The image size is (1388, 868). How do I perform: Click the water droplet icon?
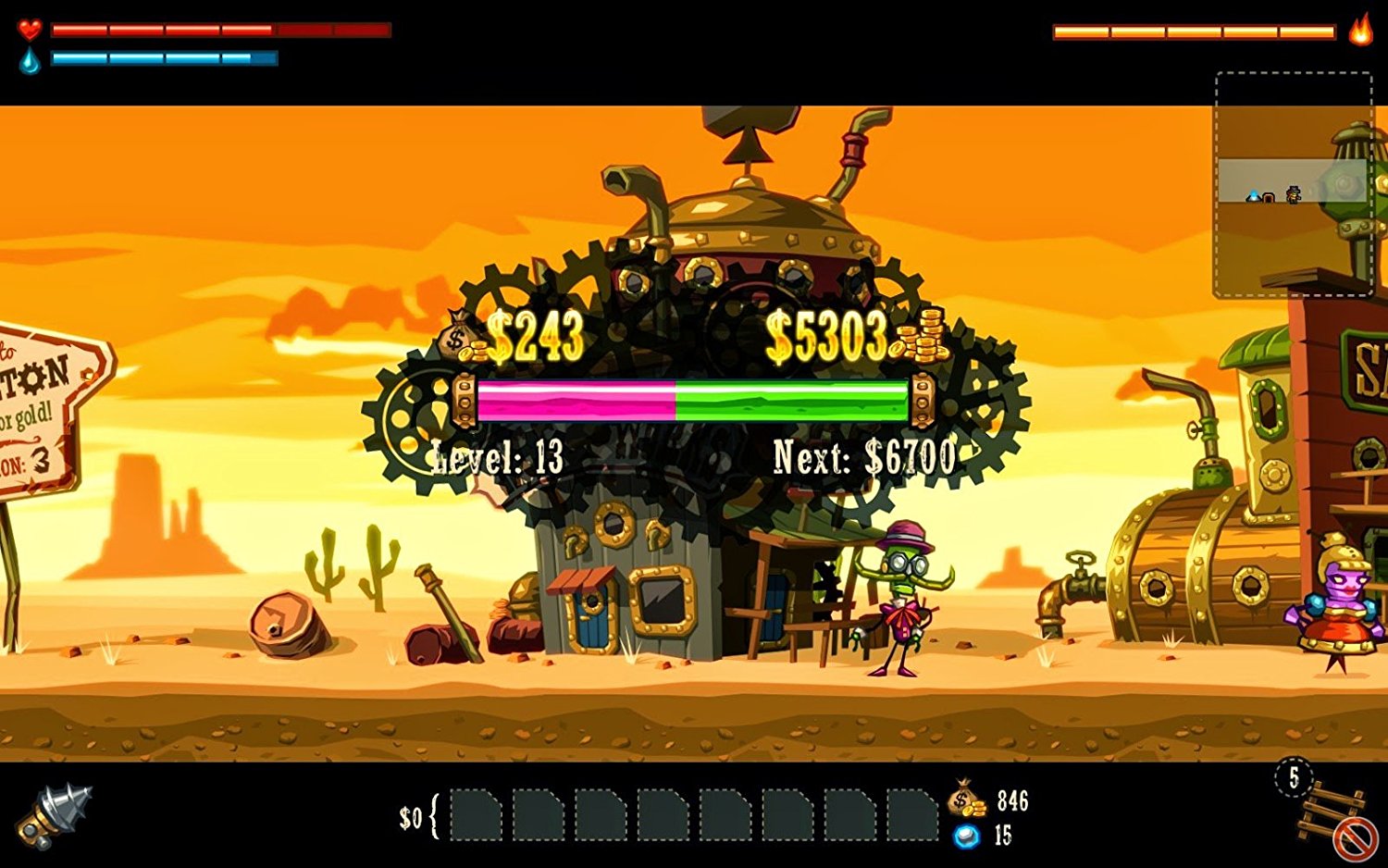tap(30, 59)
